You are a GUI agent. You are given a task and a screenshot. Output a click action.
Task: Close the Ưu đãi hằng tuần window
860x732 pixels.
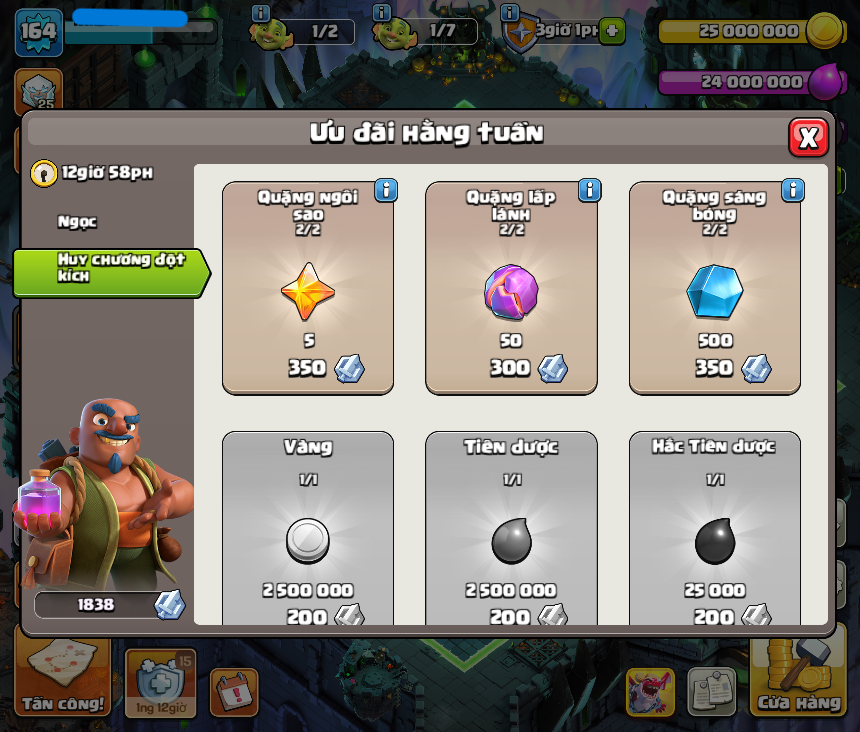[x=808, y=137]
